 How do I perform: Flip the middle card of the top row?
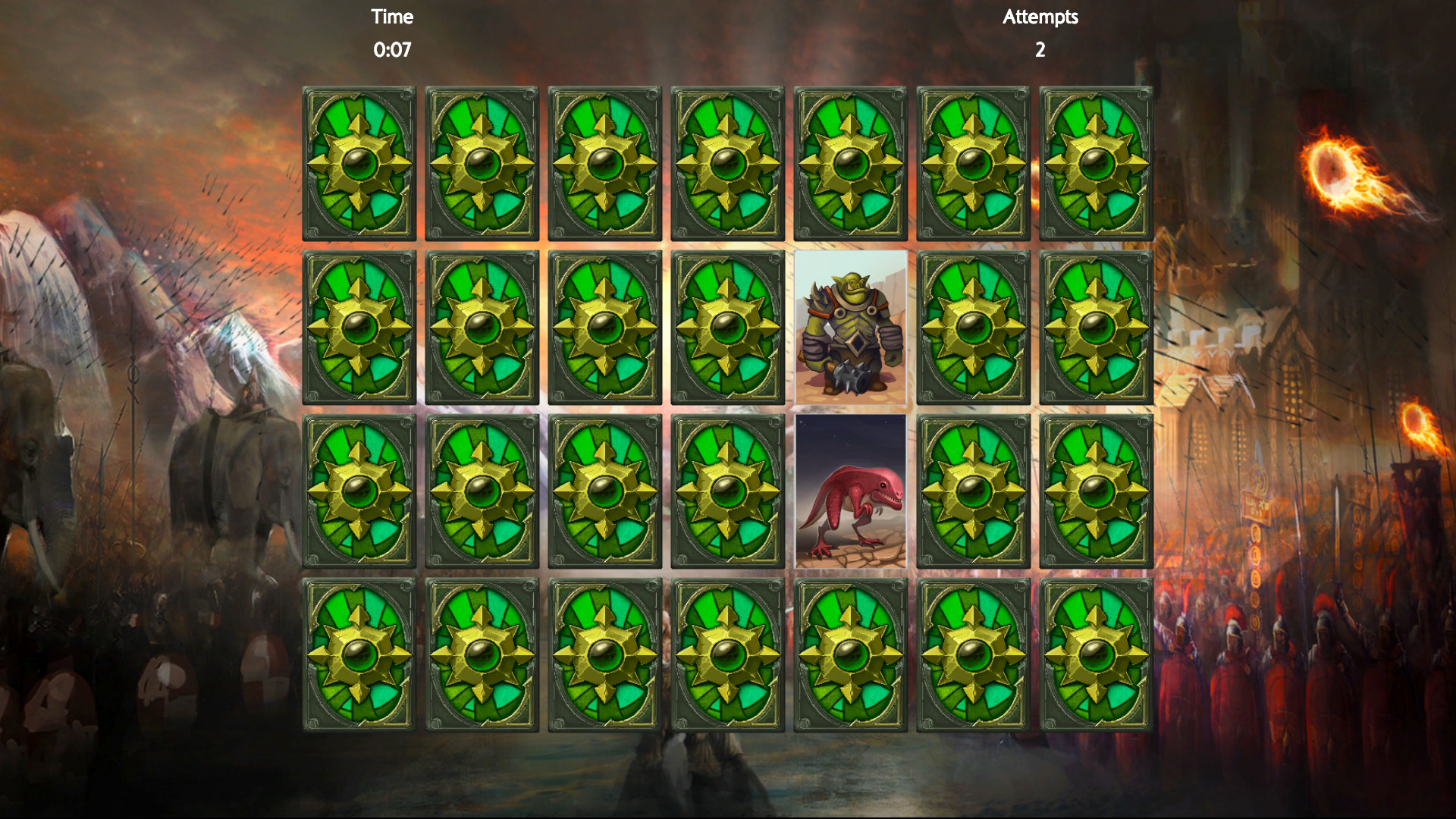click(x=728, y=163)
